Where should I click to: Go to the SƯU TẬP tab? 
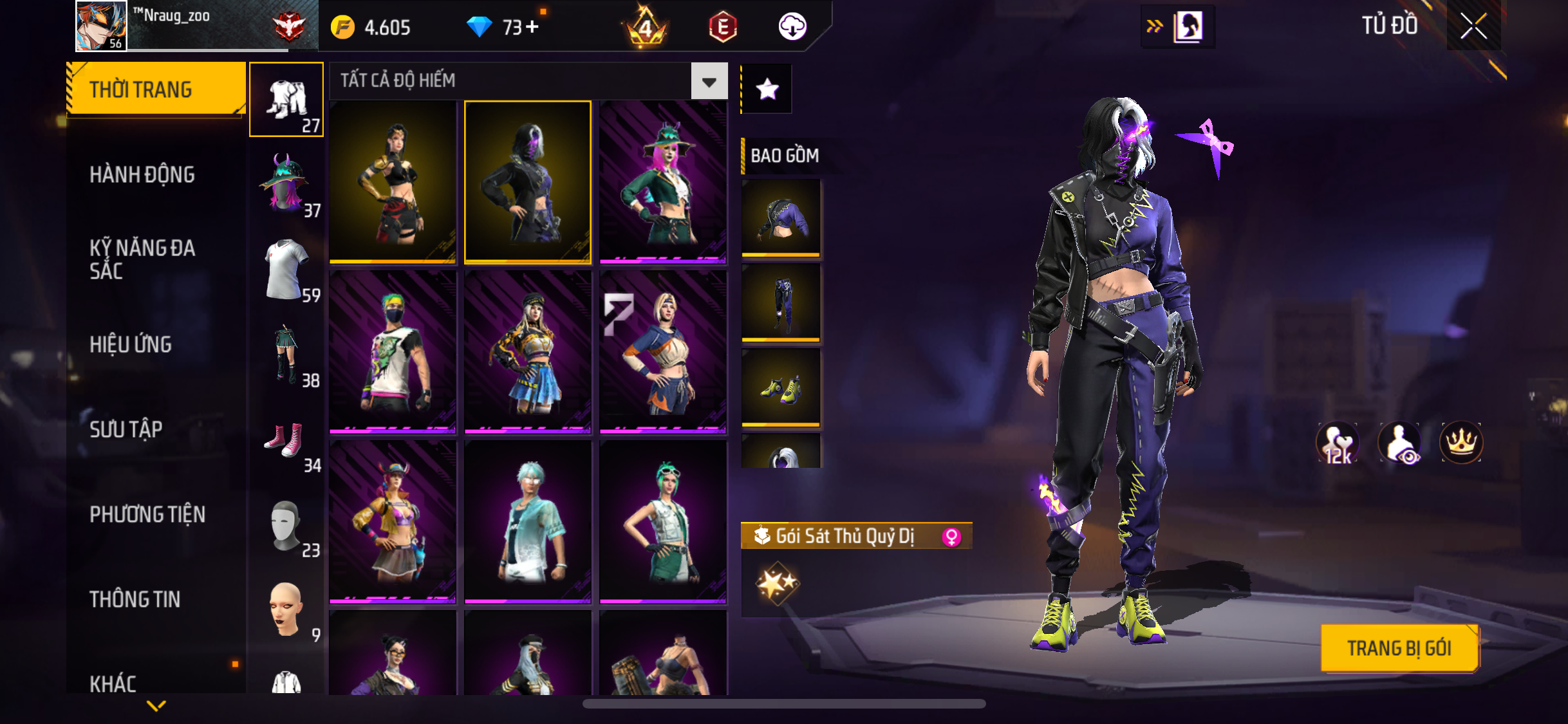(x=126, y=429)
